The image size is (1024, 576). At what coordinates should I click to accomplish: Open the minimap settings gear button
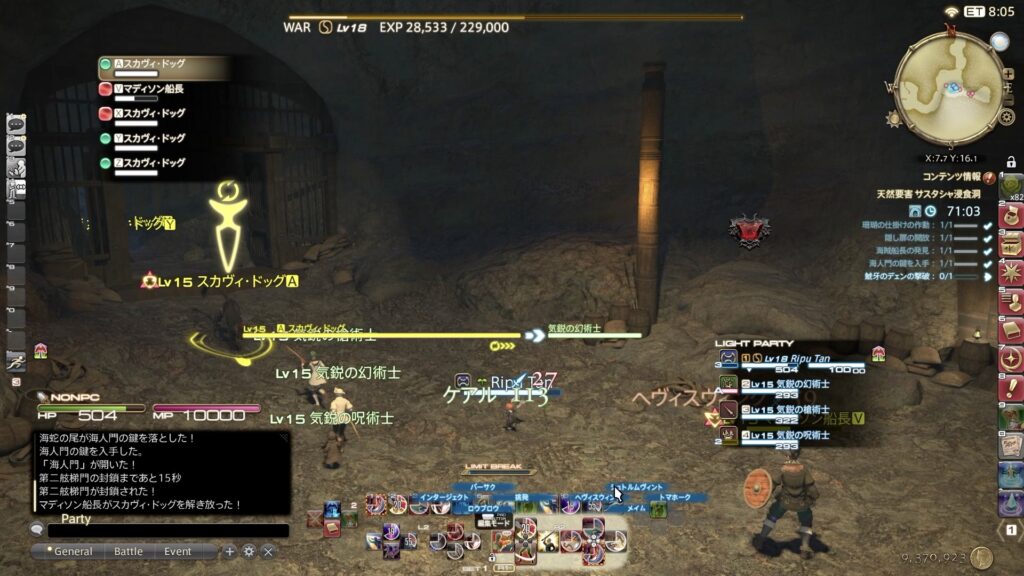tap(1007, 117)
